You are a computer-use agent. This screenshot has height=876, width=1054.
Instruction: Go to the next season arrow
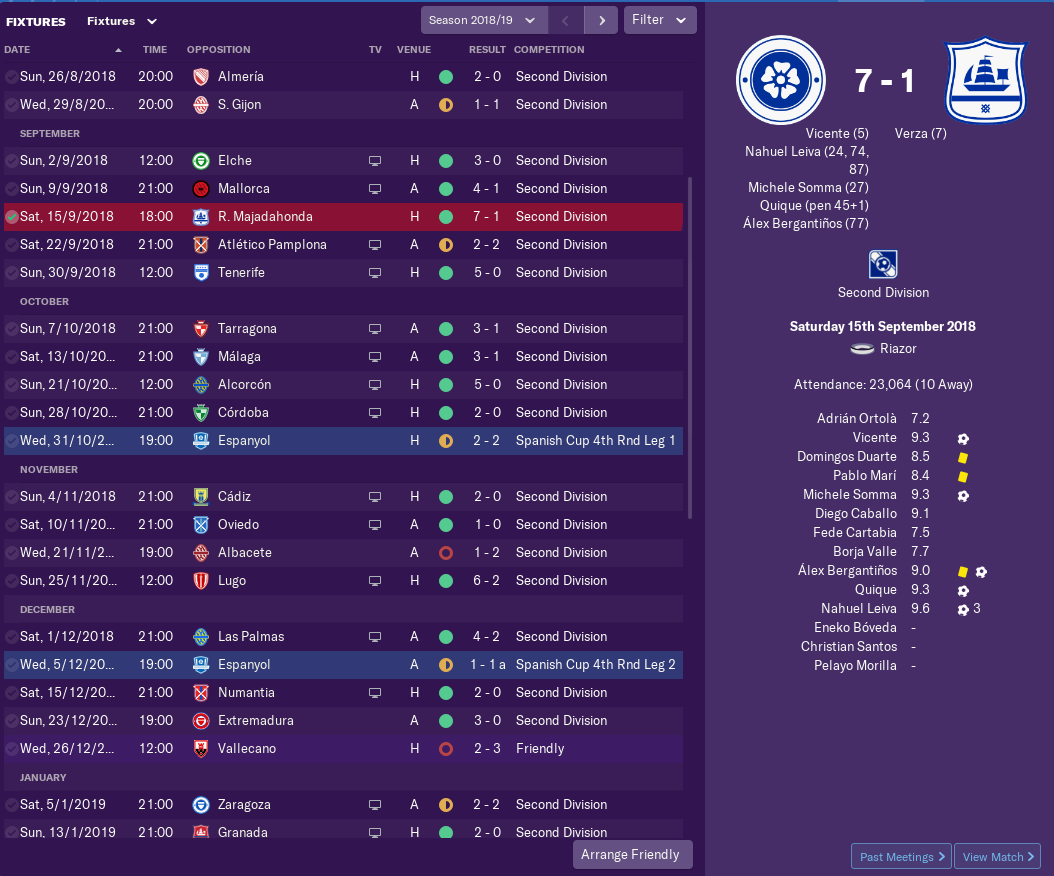pyautogui.click(x=601, y=20)
